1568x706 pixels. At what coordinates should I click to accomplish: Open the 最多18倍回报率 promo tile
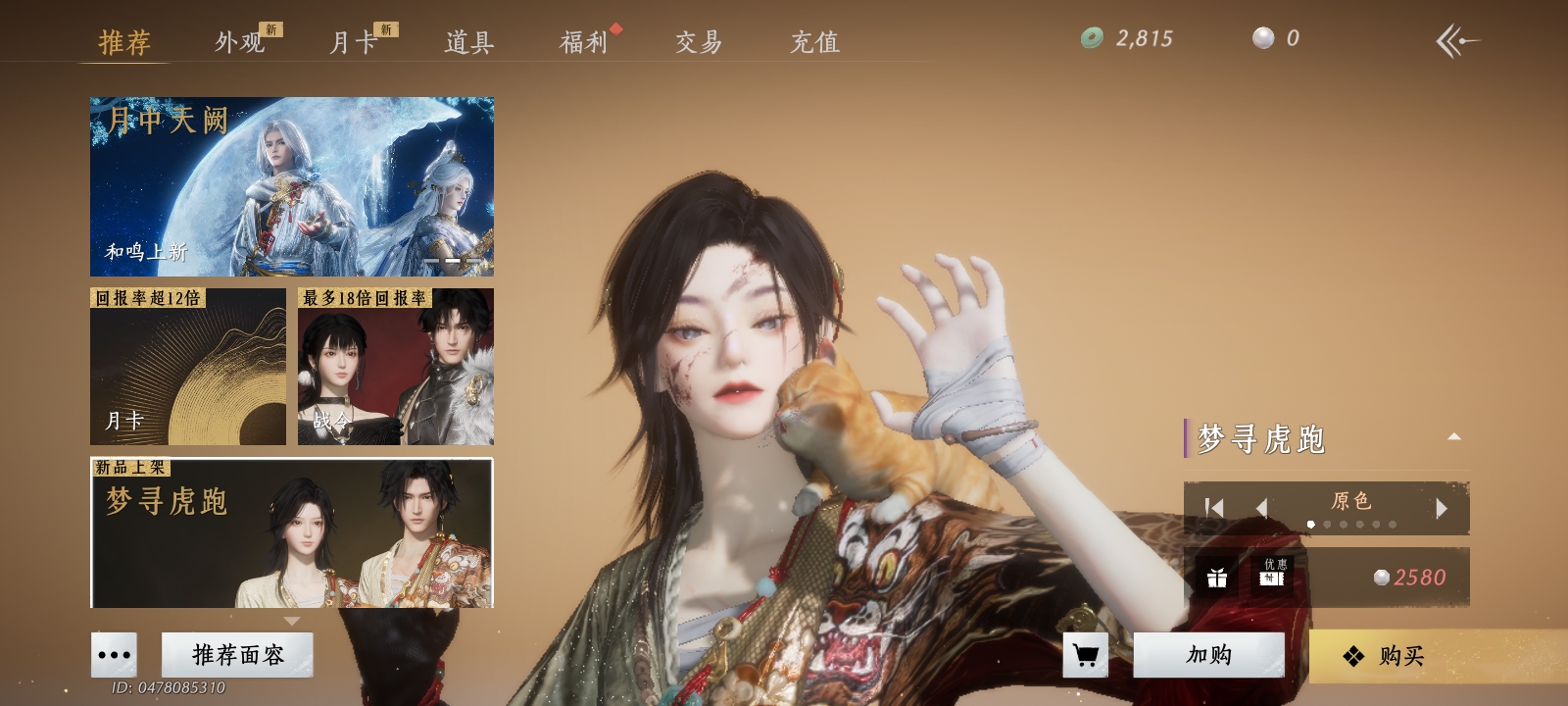[396, 367]
